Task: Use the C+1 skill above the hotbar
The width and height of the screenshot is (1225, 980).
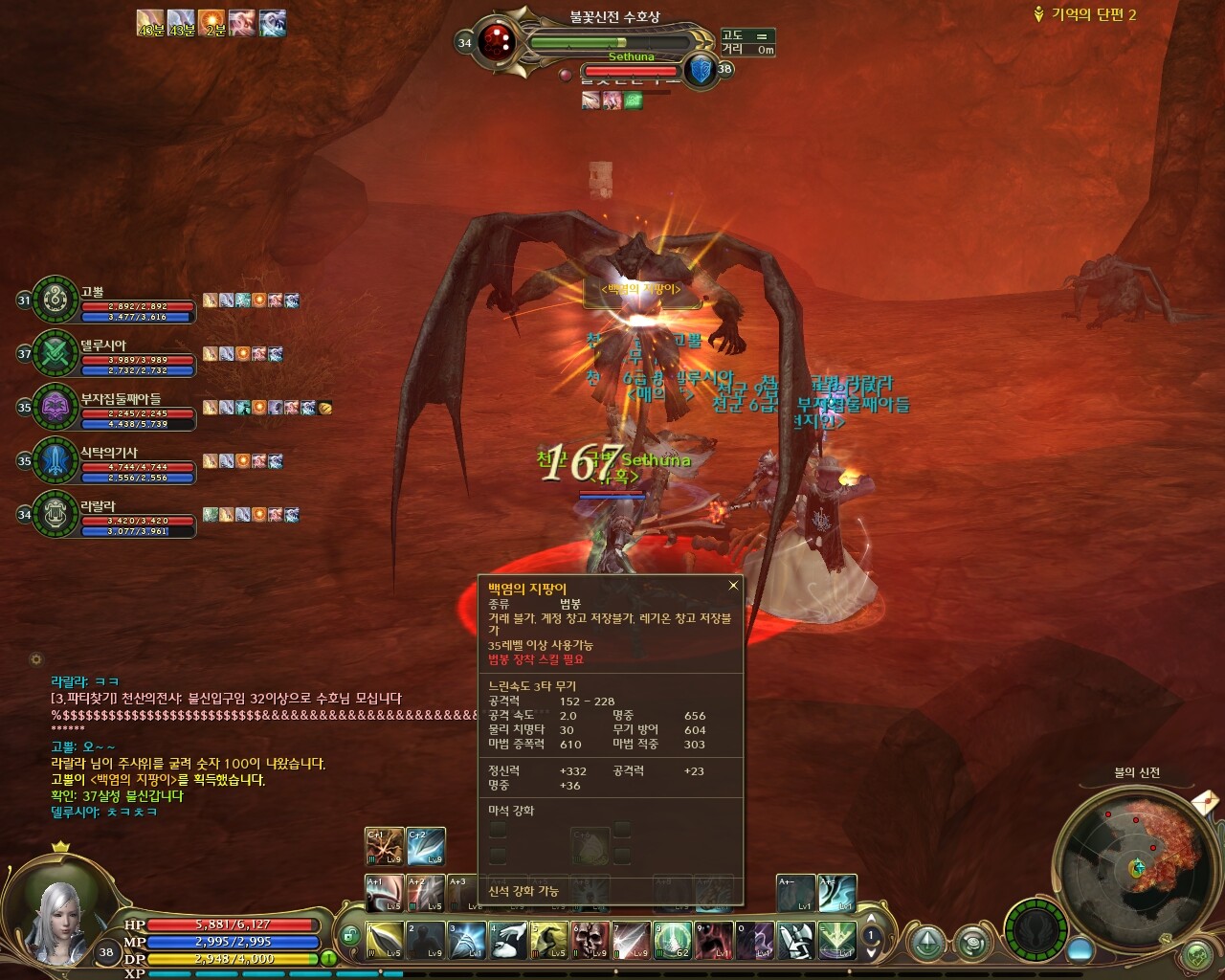Action: click(x=384, y=847)
